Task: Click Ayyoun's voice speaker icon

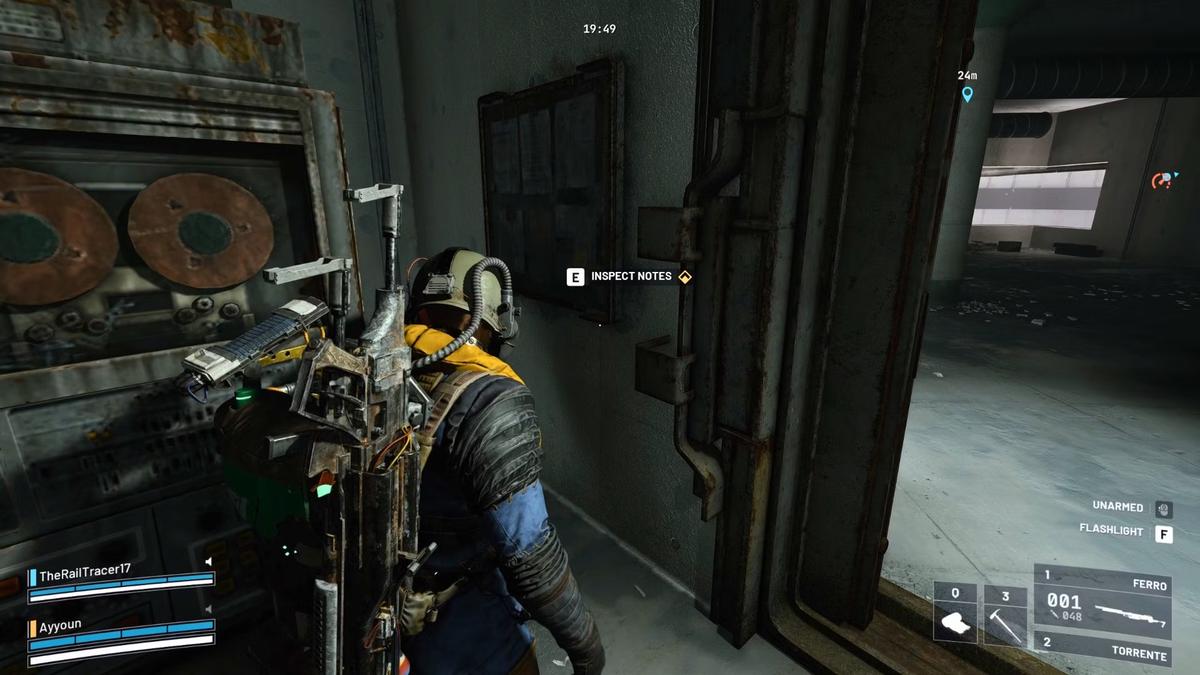Action: click(x=209, y=608)
